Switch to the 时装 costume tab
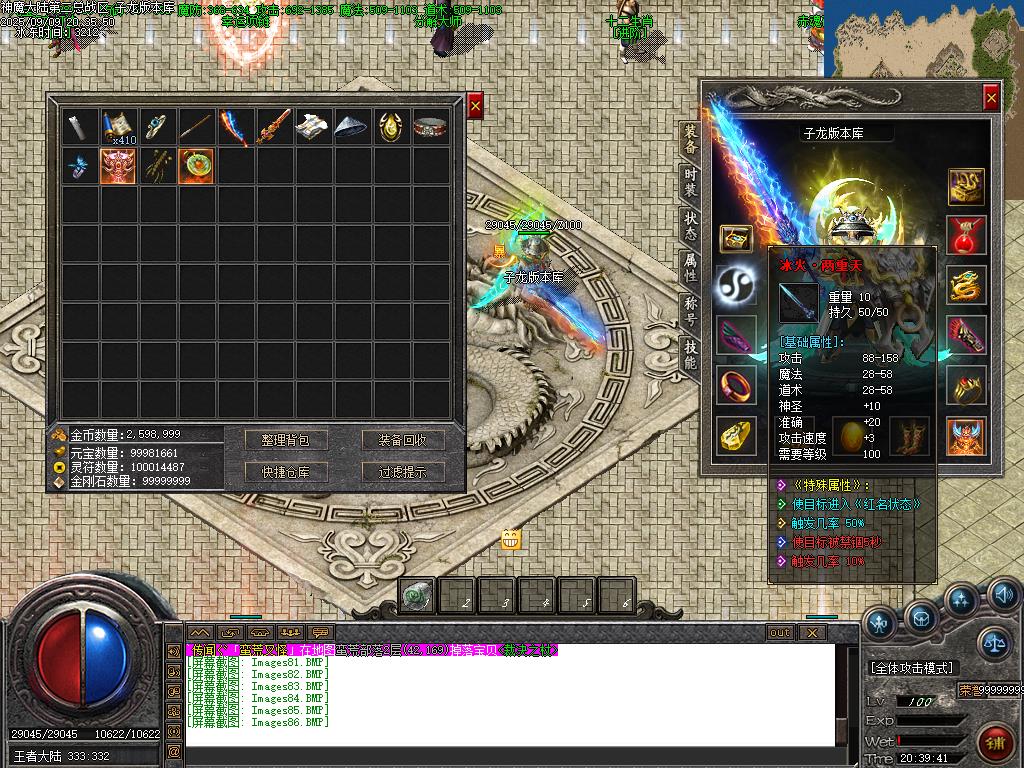The image size is (1024, 768). coord(690,183)
